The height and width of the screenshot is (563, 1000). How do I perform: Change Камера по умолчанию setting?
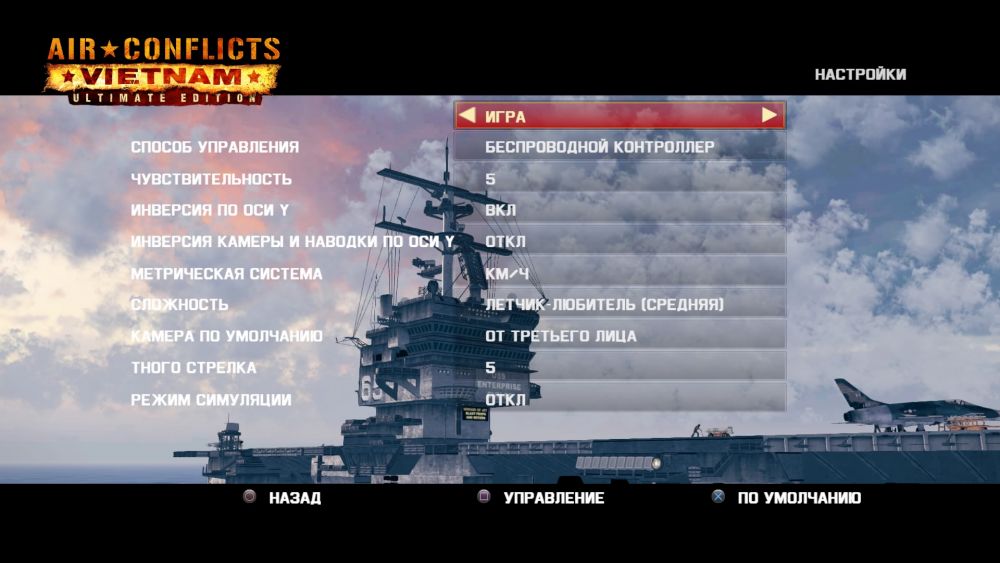point(619,336)
